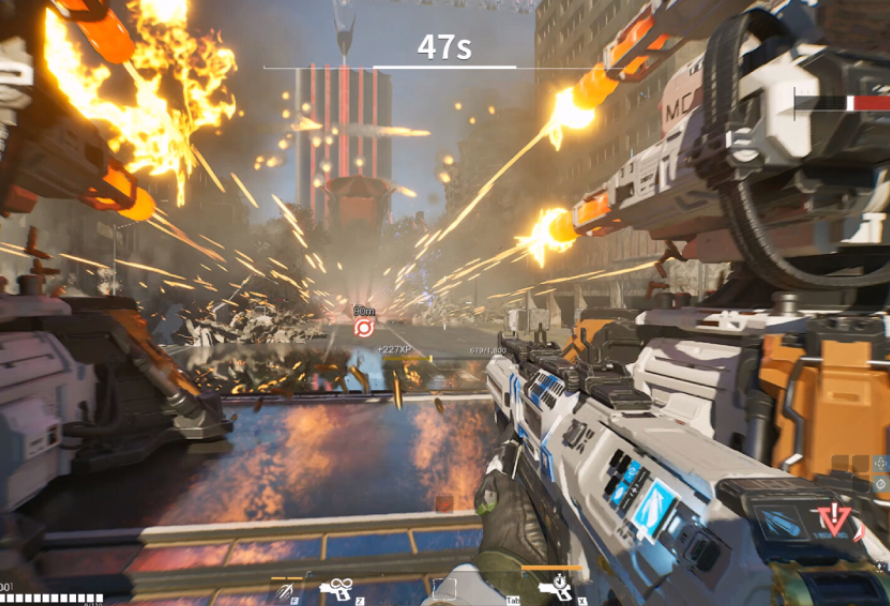
Task: Select the red objective waypoint marker
Action: (363, 327)
